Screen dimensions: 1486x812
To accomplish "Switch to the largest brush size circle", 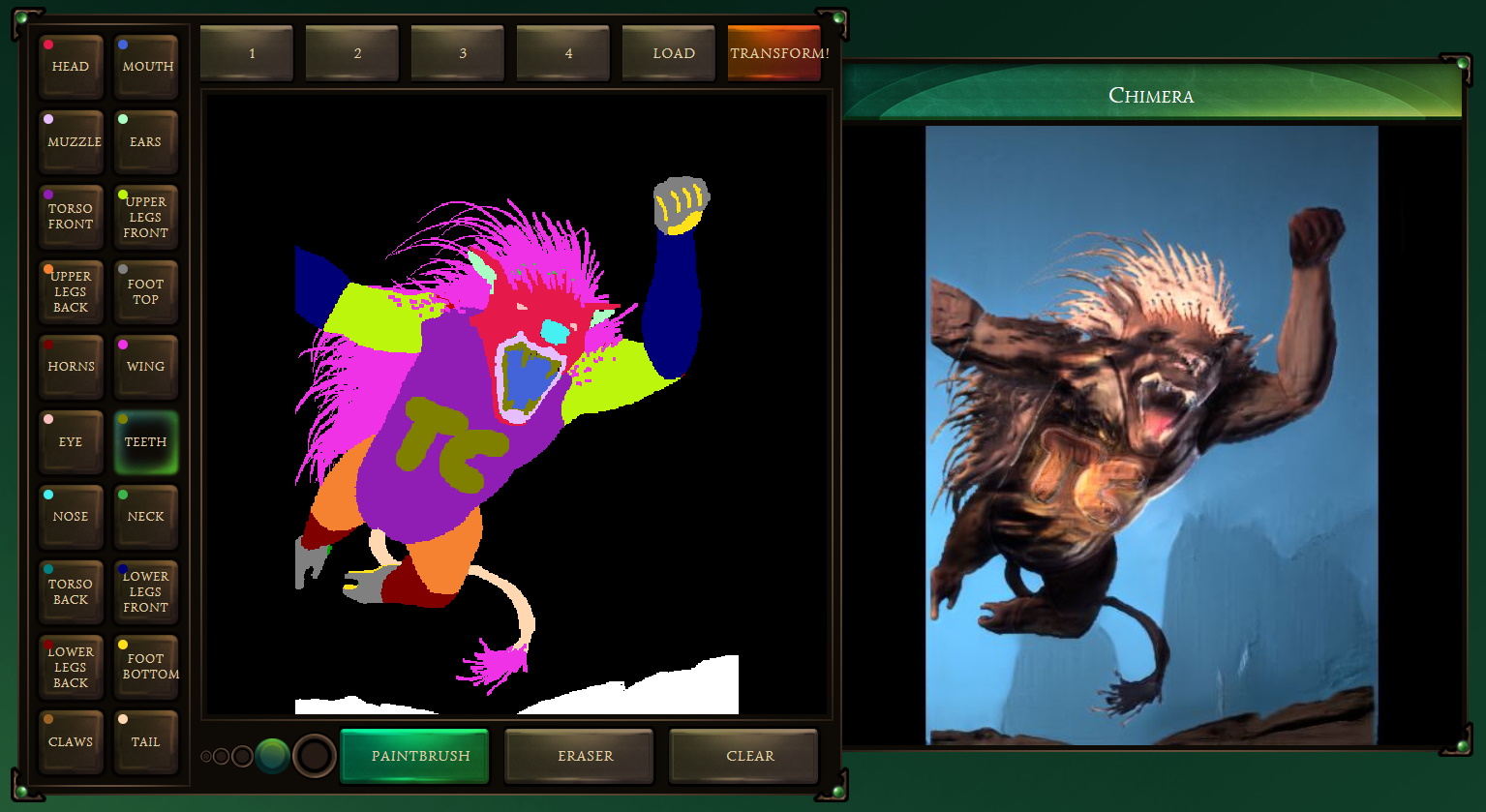I will 314,756.
